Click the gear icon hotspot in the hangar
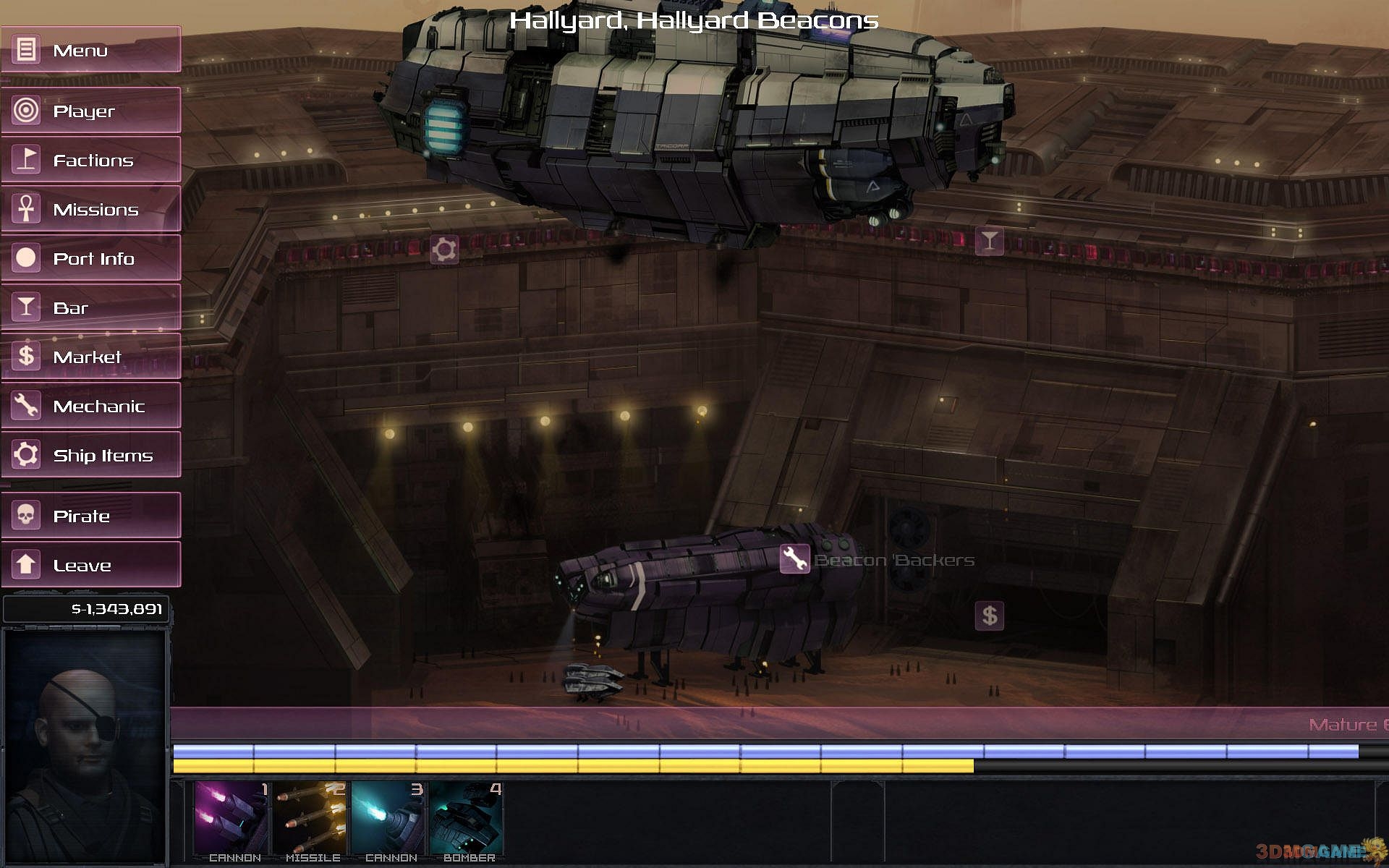 [x=444, y=250]
